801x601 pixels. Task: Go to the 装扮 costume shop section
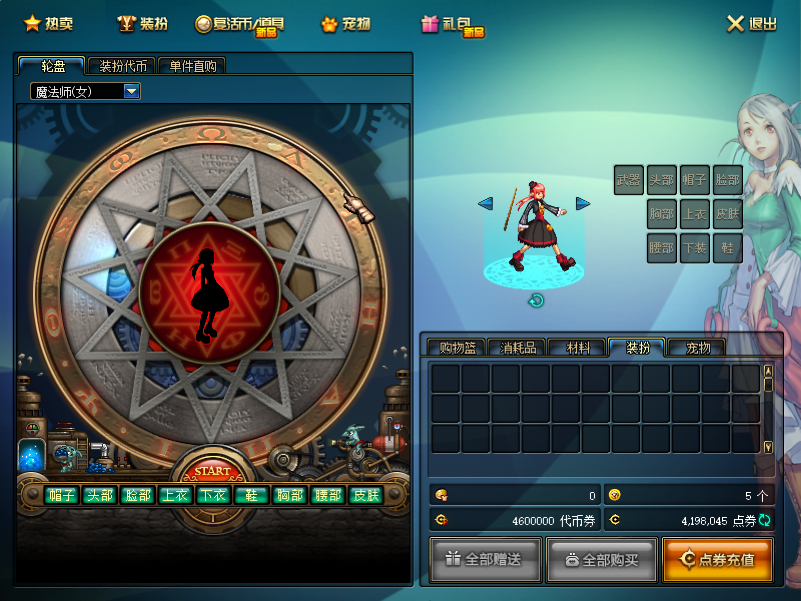(142, 23)
